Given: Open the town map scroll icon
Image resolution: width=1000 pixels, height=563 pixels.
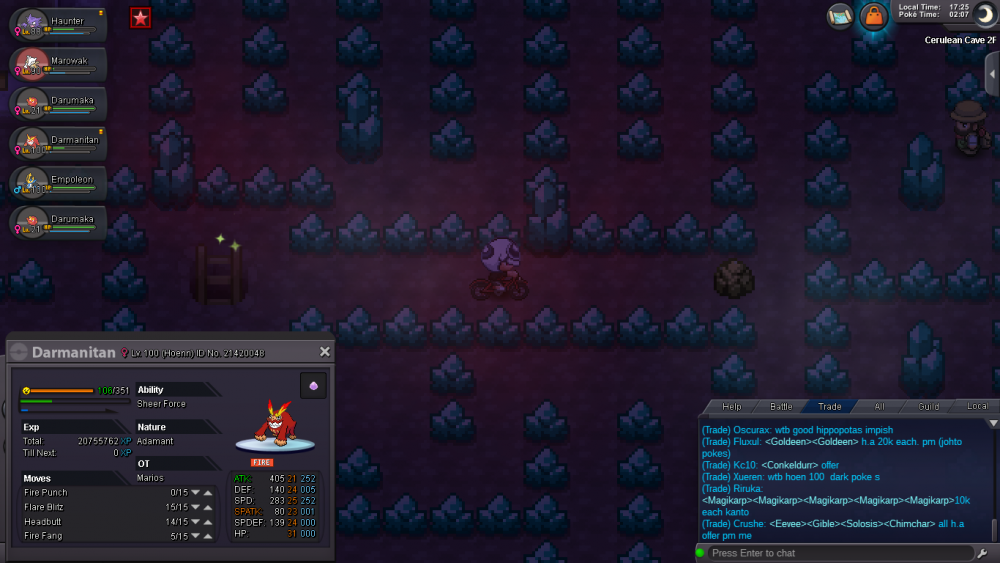Looking at the screenshot, I should tap(840, 16).
